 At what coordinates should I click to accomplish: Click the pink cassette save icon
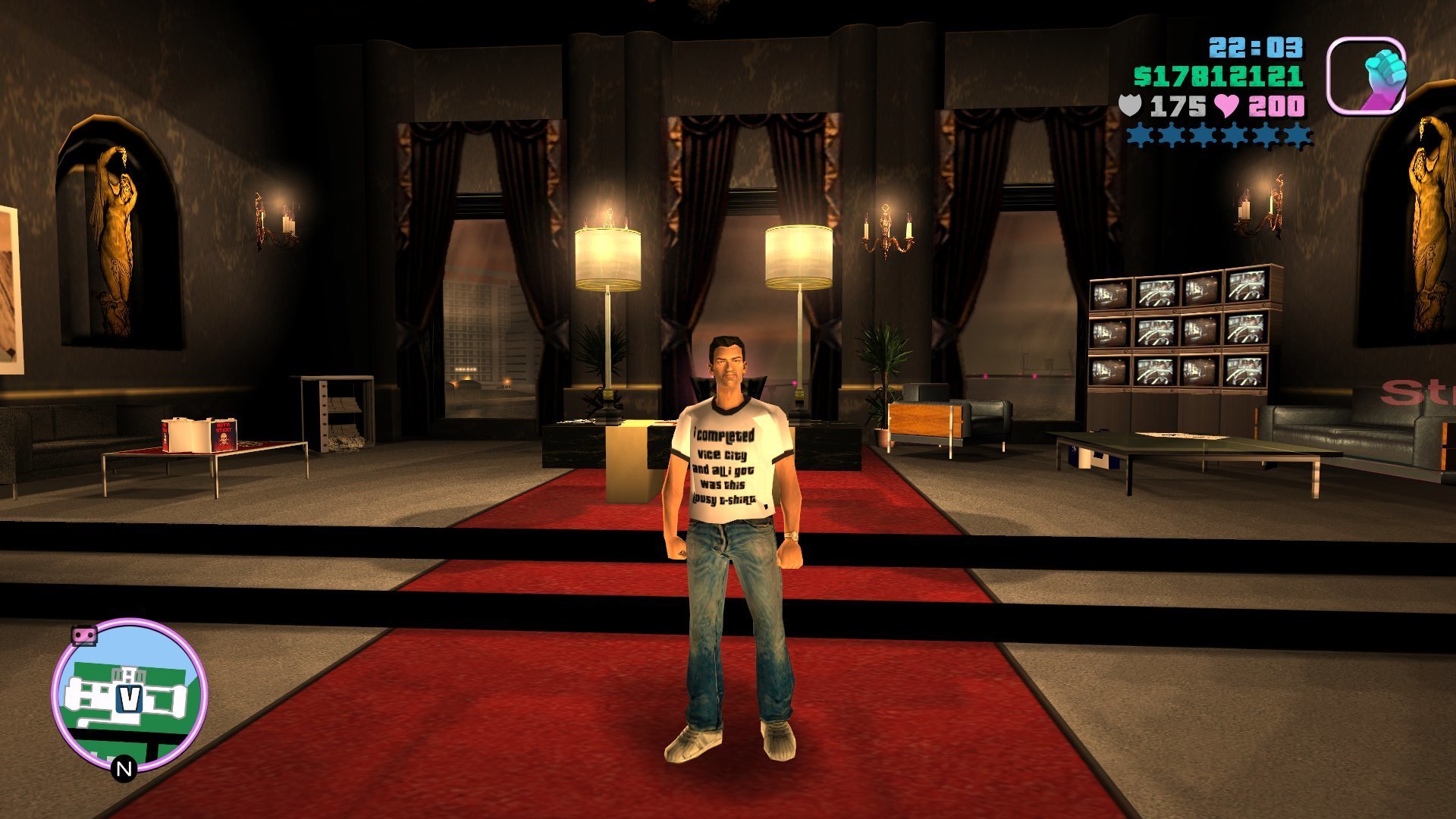pyautogui.click(x=84, y=634)
